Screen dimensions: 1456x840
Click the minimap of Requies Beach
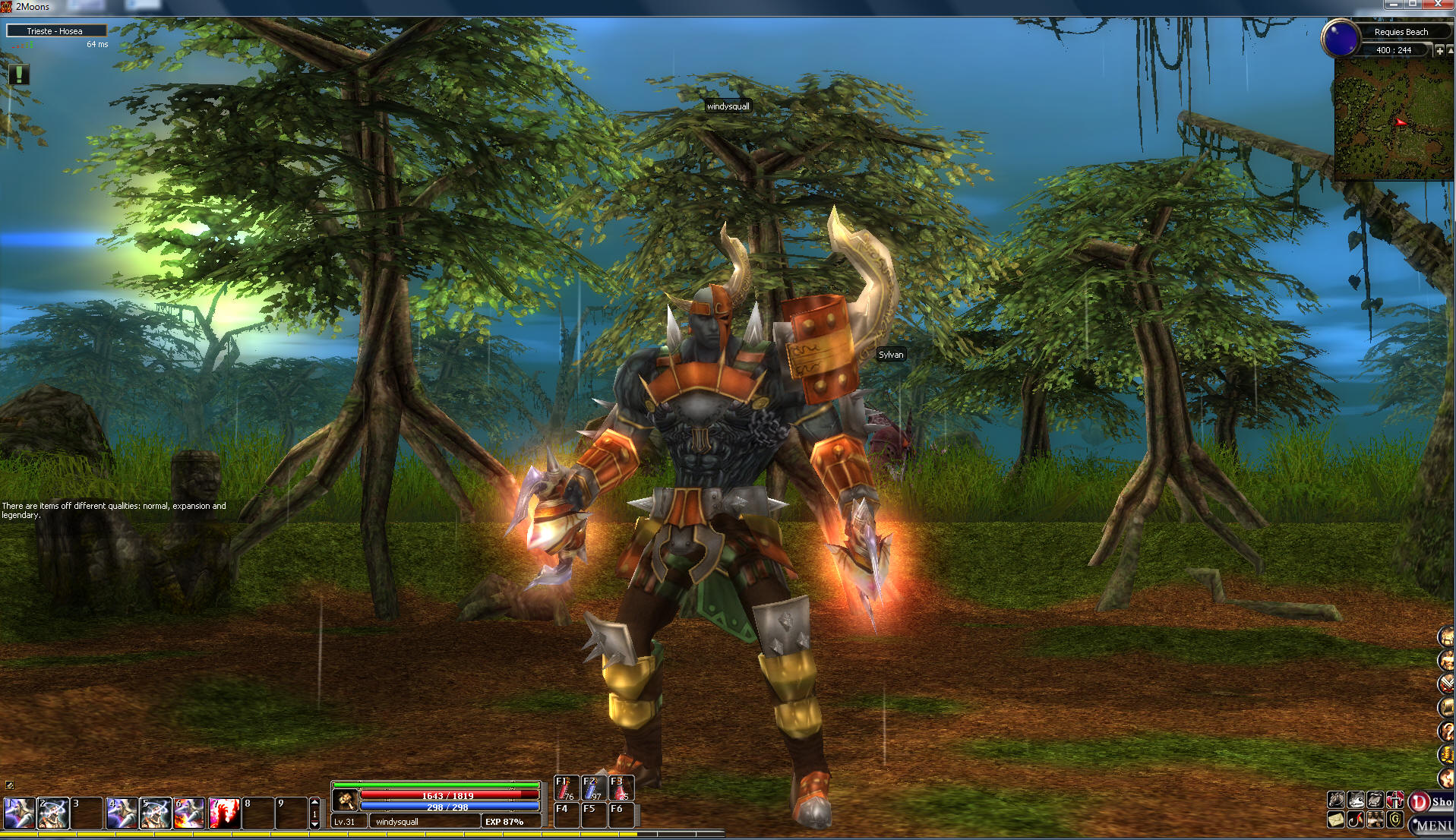(1394, 119)
